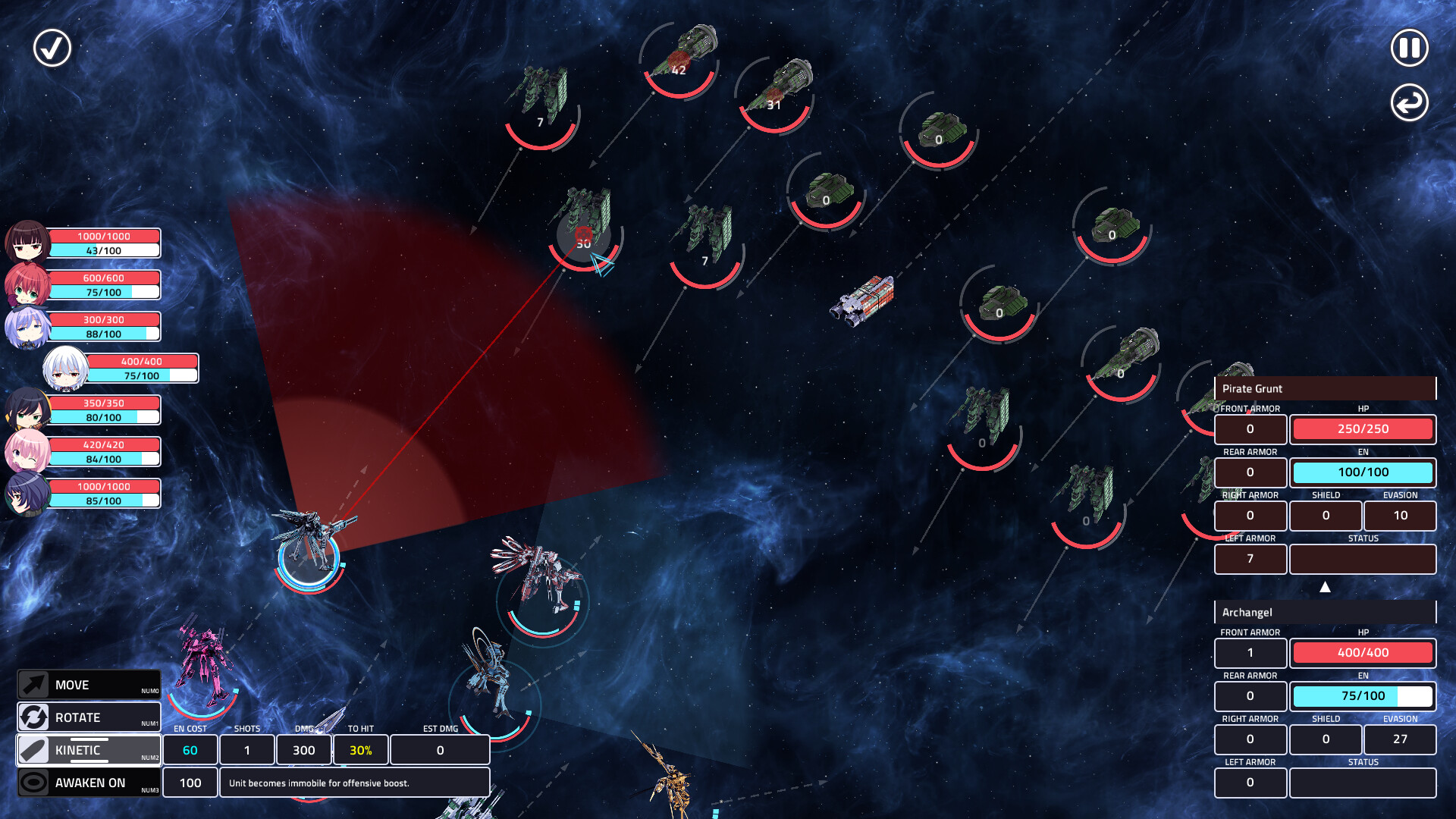1456x819 pixels.
Task: Select the topmost dark-haired pilot's portrait
Action: pyautogui.click(x=28, y=242)
